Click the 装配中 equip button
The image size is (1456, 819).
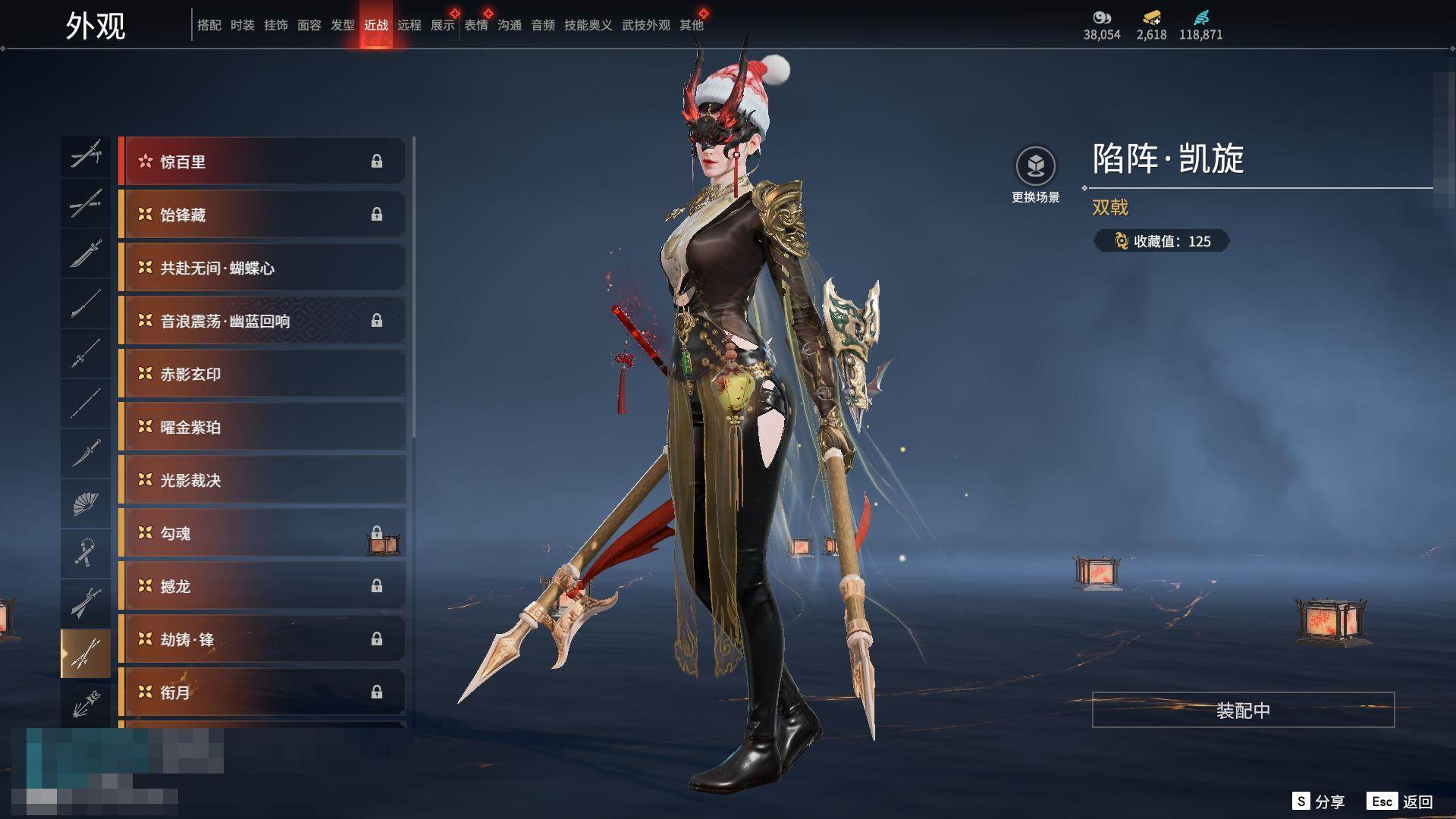(x=1243, y=710)
